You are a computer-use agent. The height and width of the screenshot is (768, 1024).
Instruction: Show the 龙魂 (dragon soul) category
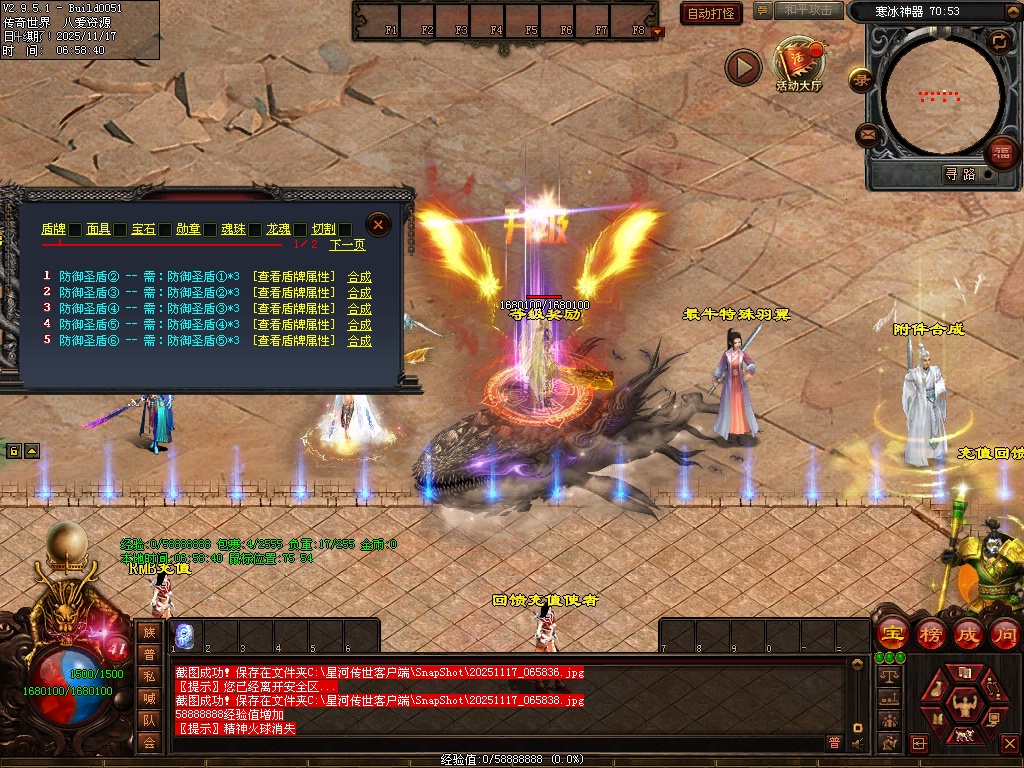pos(278,229)
